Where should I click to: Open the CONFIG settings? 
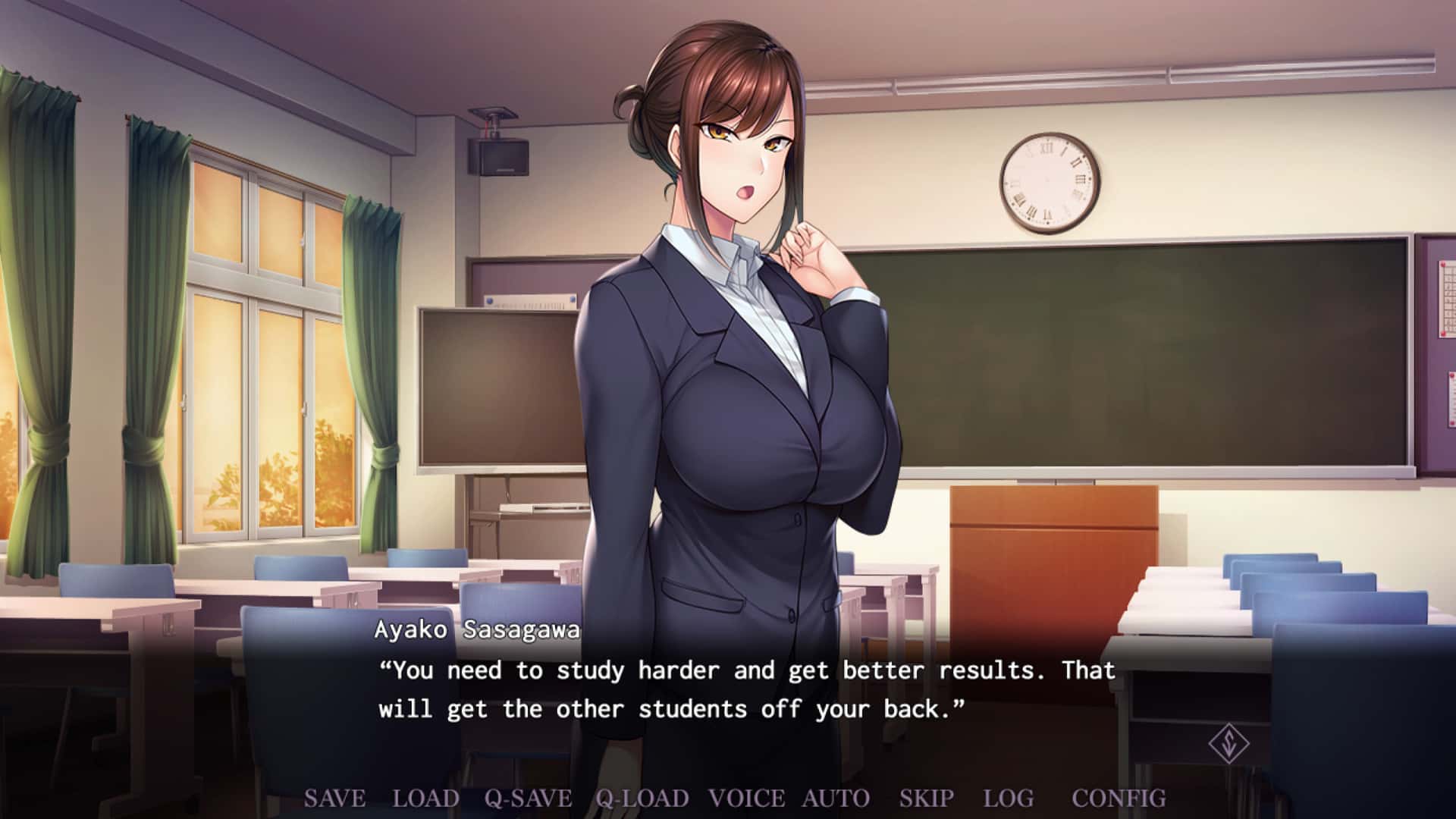(1119, 799)
